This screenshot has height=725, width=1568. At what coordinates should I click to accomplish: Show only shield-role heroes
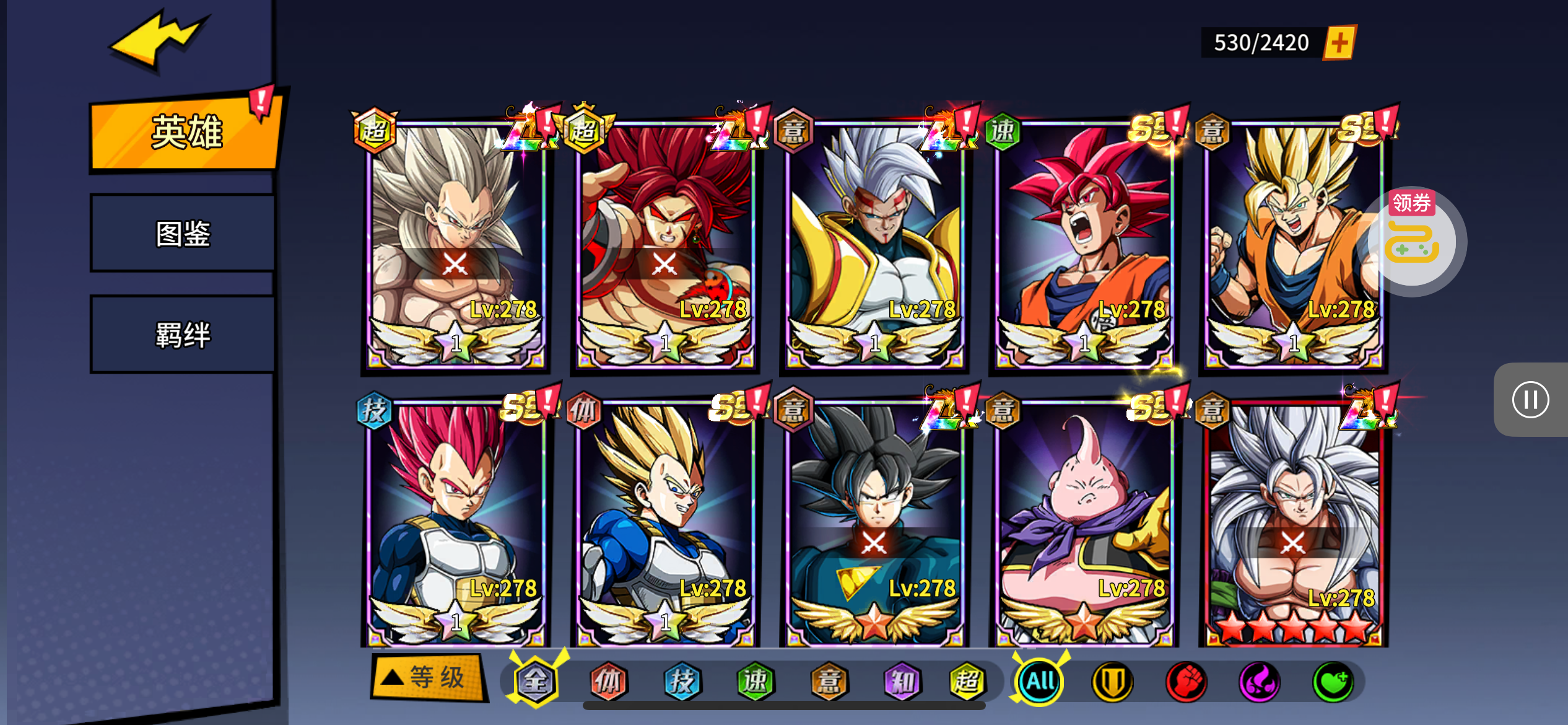click(1112, 682)
